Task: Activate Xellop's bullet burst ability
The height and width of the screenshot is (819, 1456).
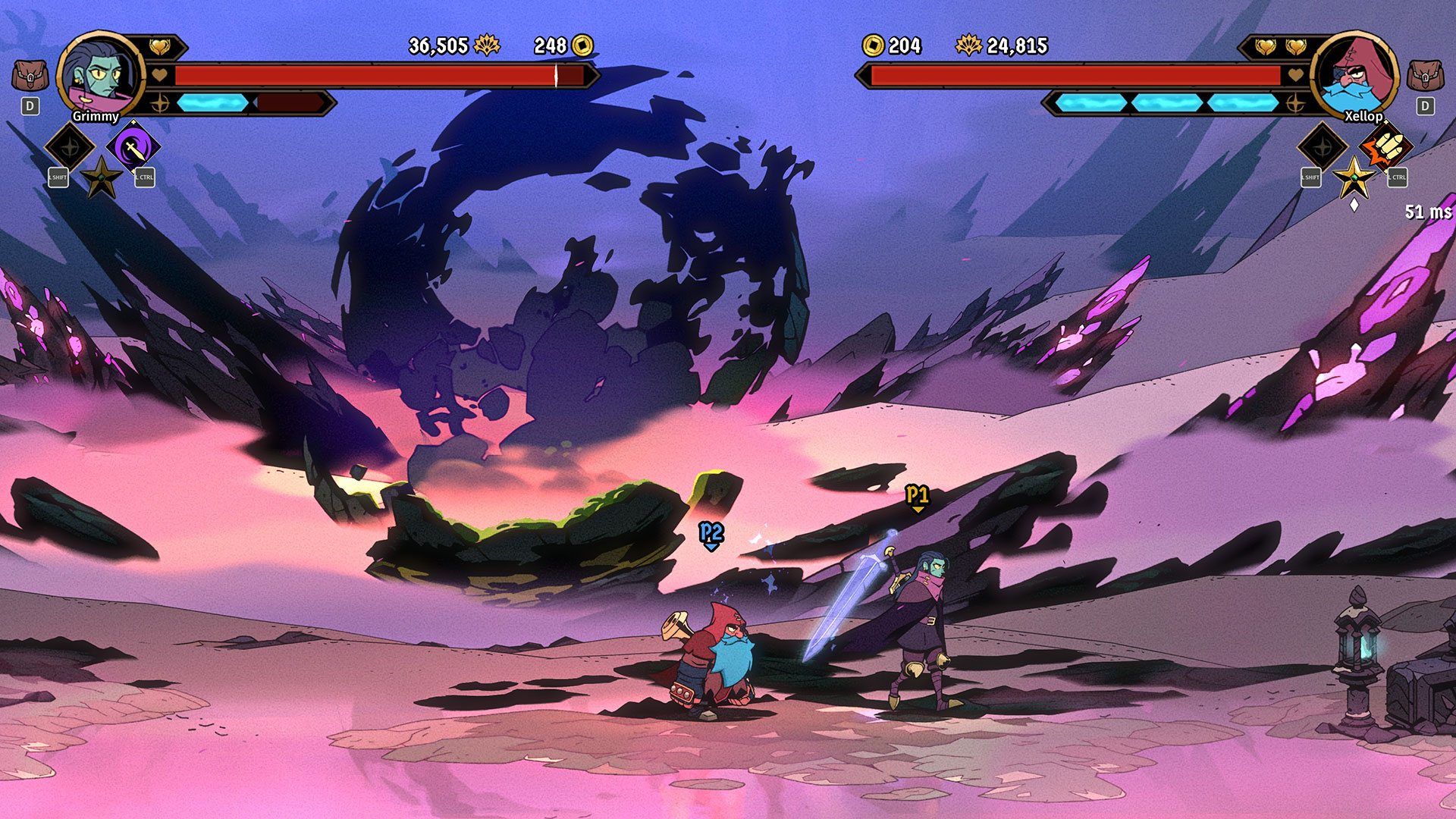Action: 1385,147
